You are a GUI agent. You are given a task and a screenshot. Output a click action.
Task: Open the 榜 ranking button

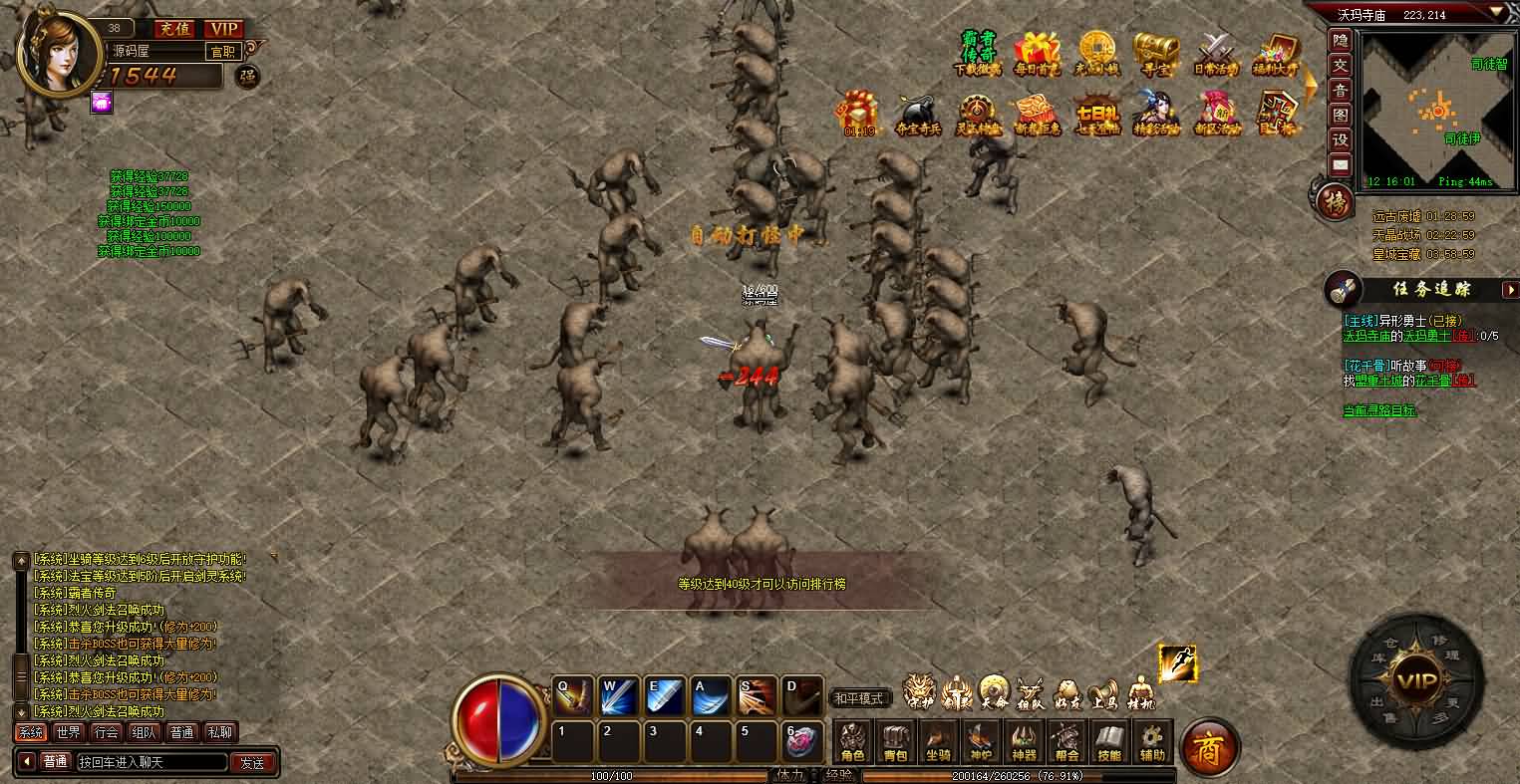(1334, 202)
